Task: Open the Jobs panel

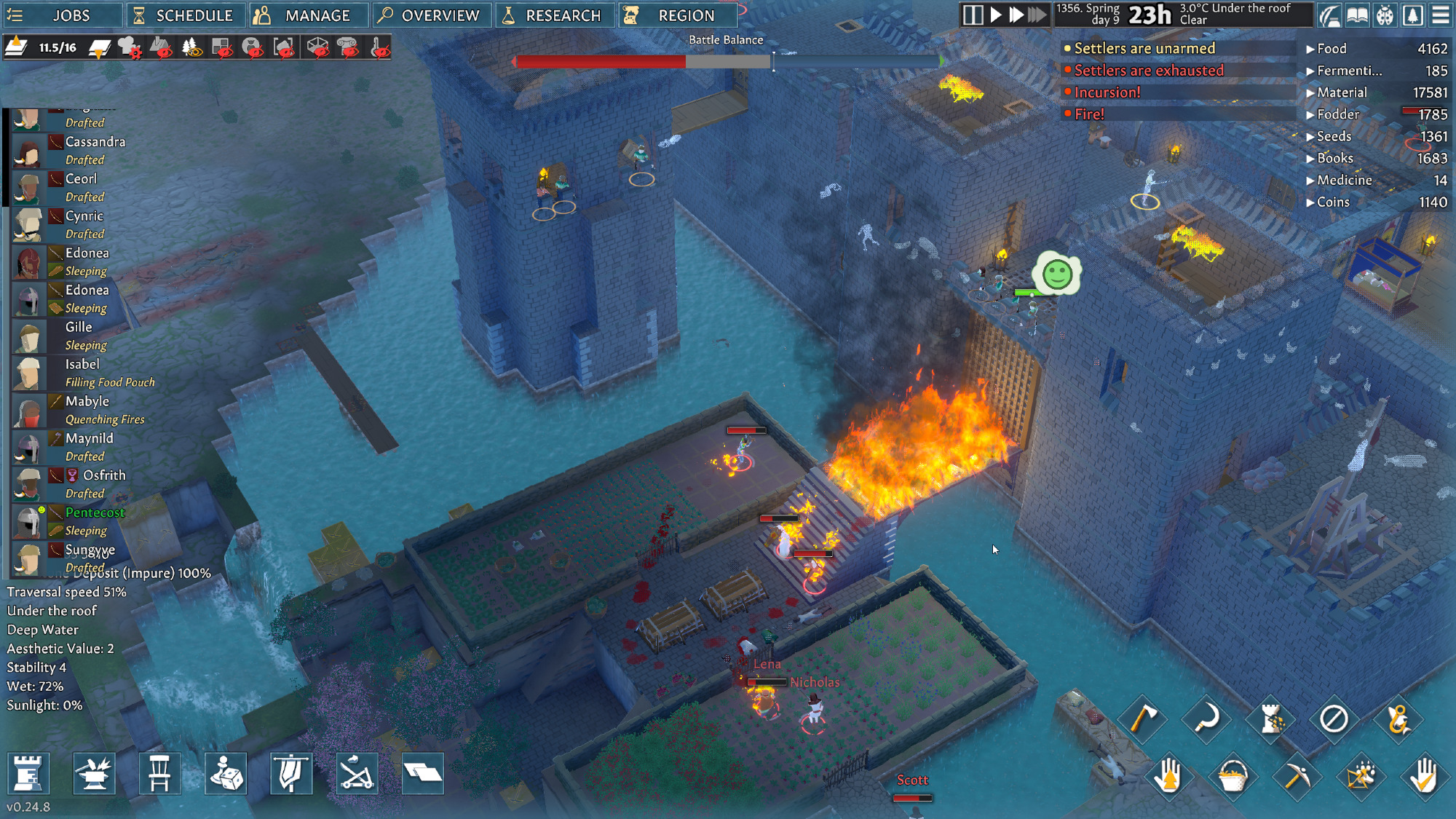Action: point(61,15)
